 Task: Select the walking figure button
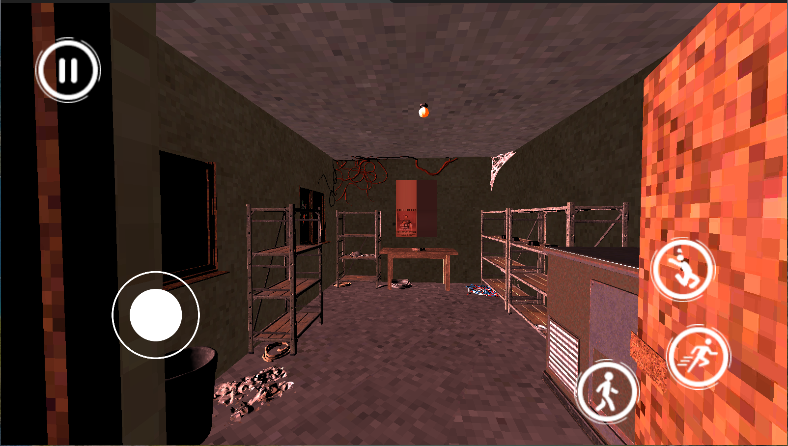pyautogui.click(x=608, y=388)
